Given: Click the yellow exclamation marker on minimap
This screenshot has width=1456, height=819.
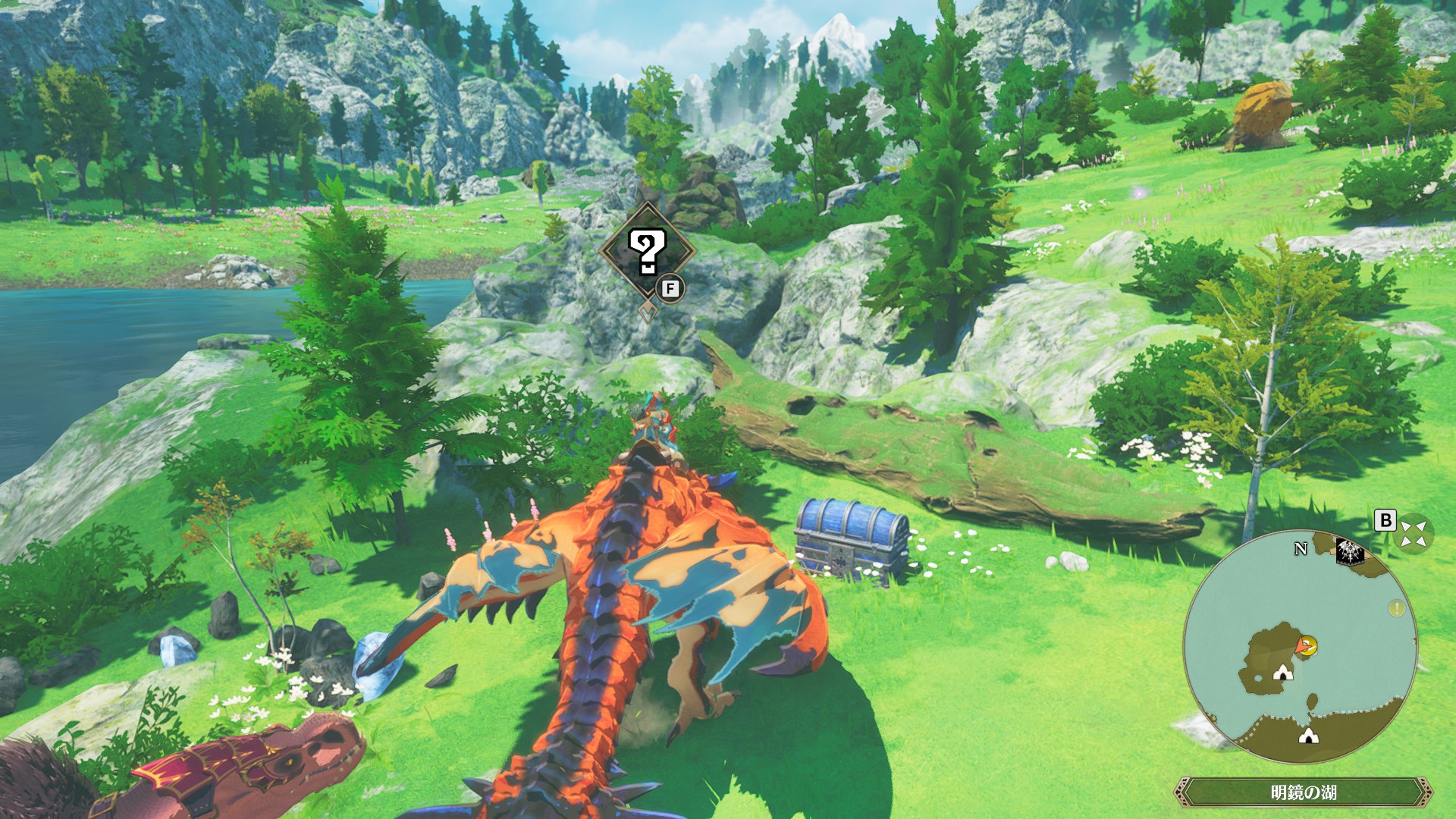Looking at the screenshot, I should pyautogui.click(x=1396, y=608).
